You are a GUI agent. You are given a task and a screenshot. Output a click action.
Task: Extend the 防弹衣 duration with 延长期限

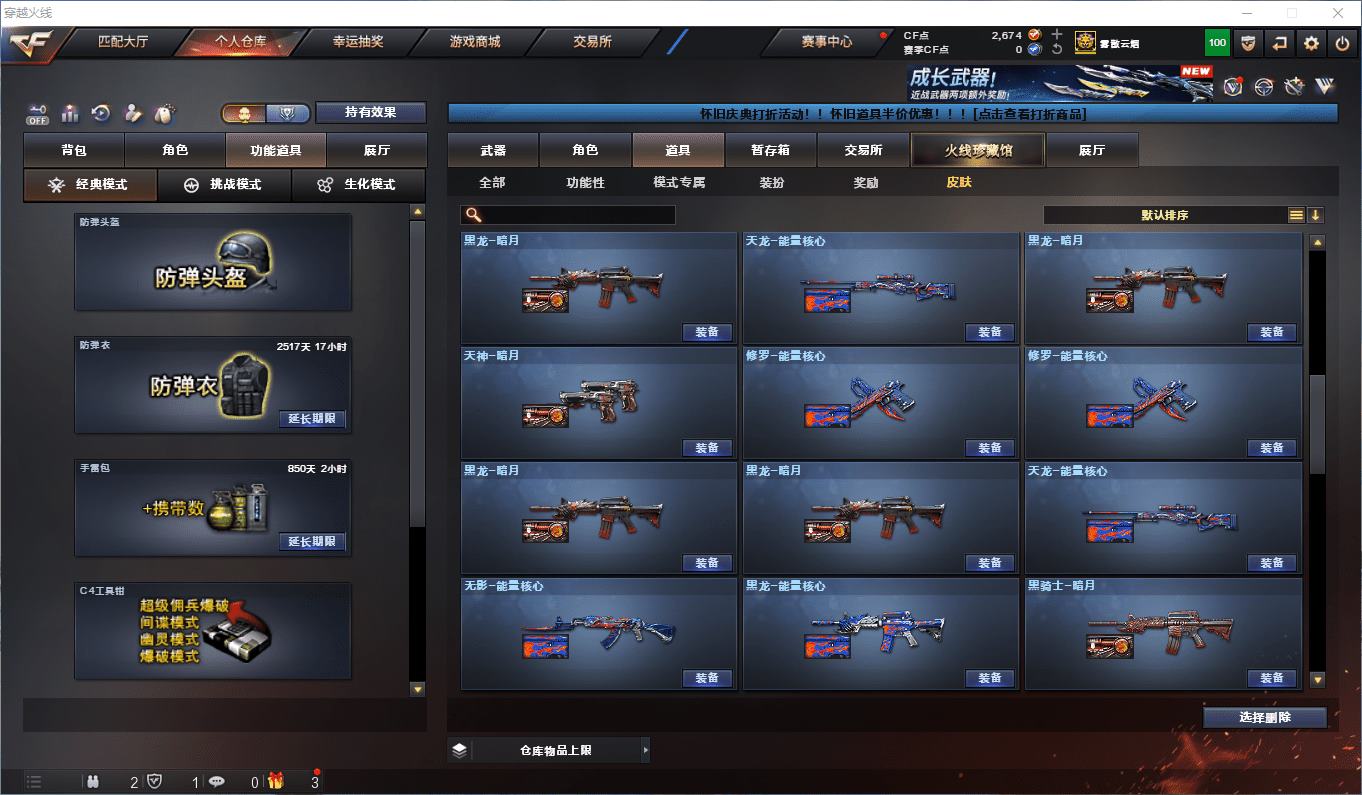pyautogui.click(x=312, y=419)
